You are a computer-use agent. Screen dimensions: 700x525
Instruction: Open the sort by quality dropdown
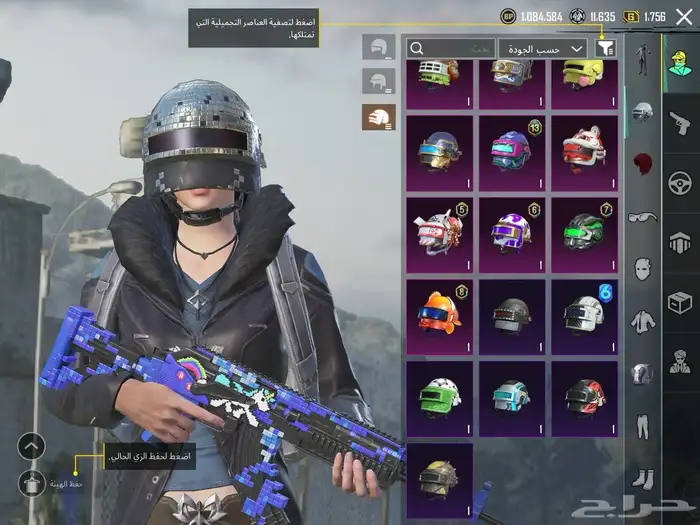tap(543, 48)
